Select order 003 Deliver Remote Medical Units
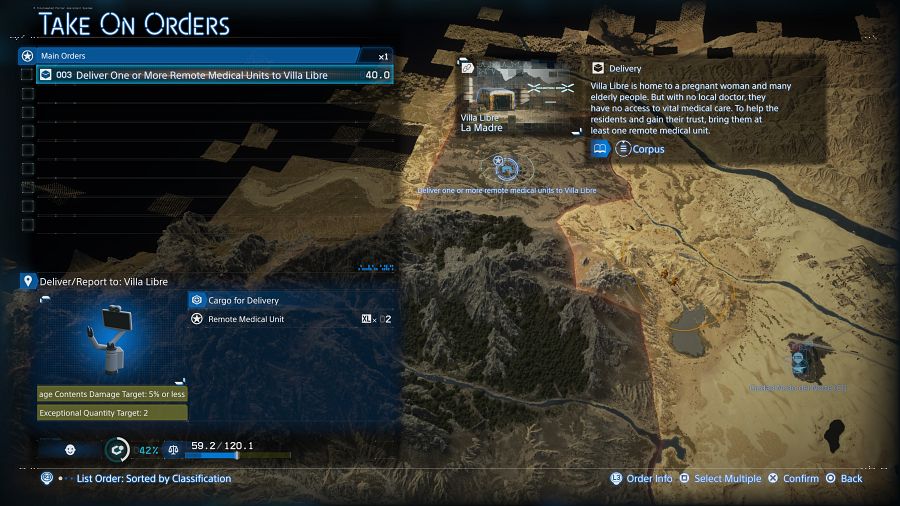 coord(215,75)
